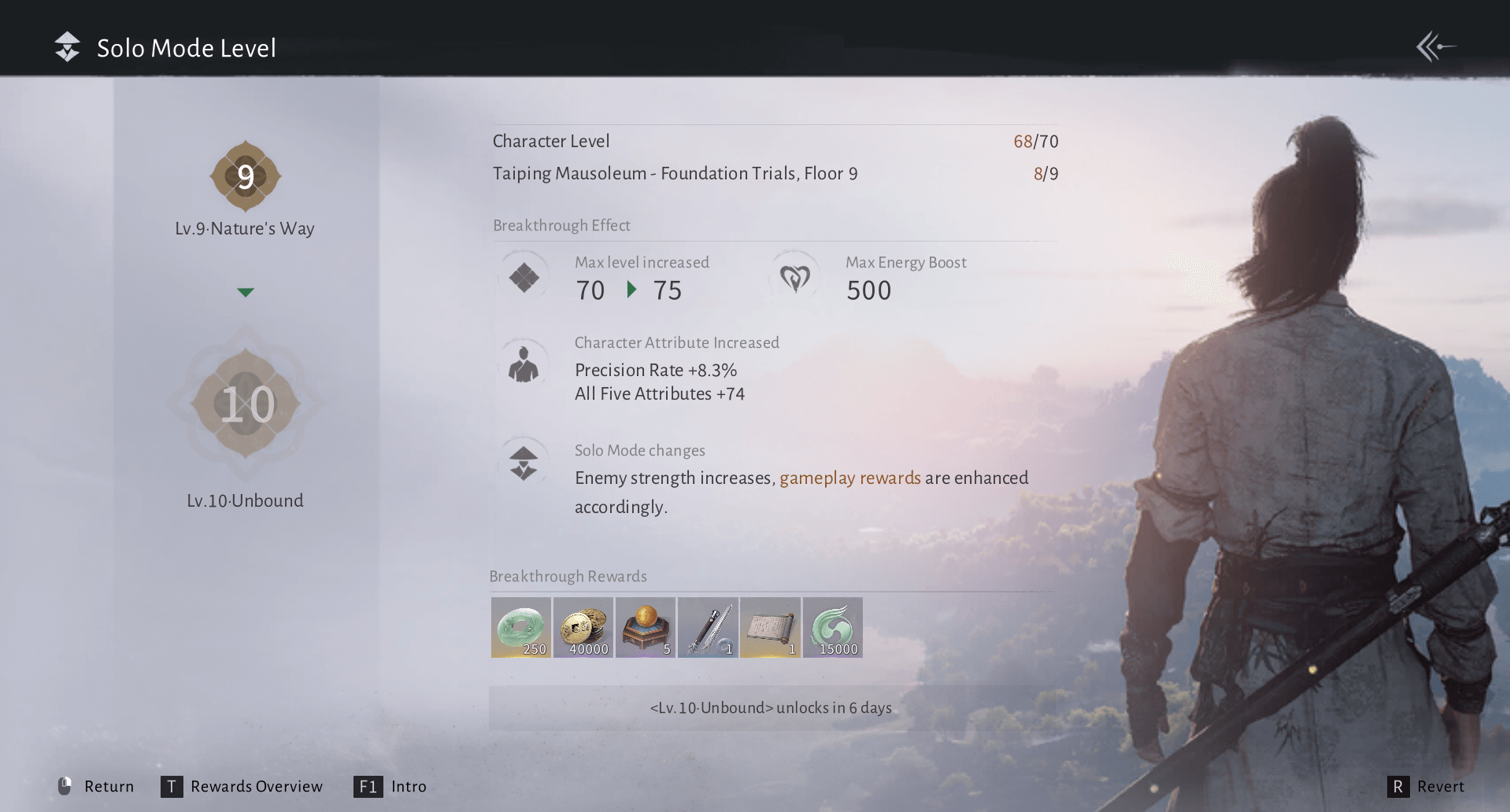Click the green down arrow between levels

[x=245, y=291]
